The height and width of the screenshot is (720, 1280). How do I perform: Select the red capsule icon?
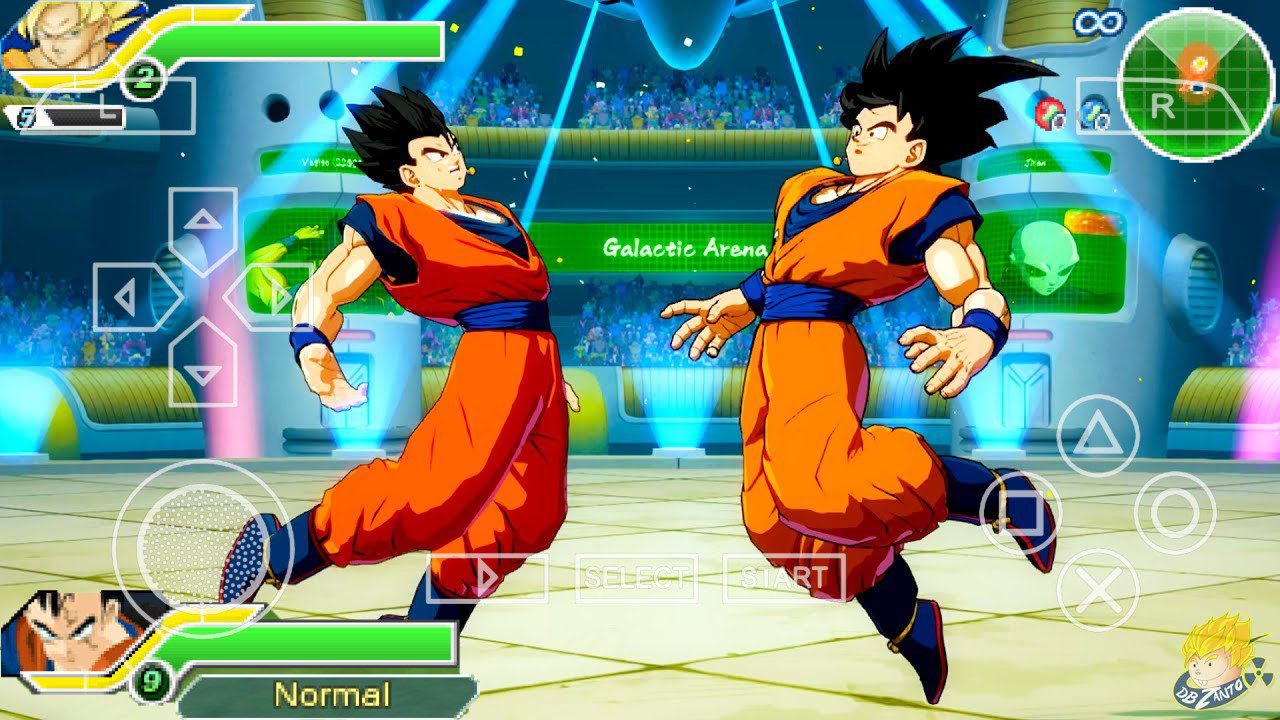(1048, 113)
